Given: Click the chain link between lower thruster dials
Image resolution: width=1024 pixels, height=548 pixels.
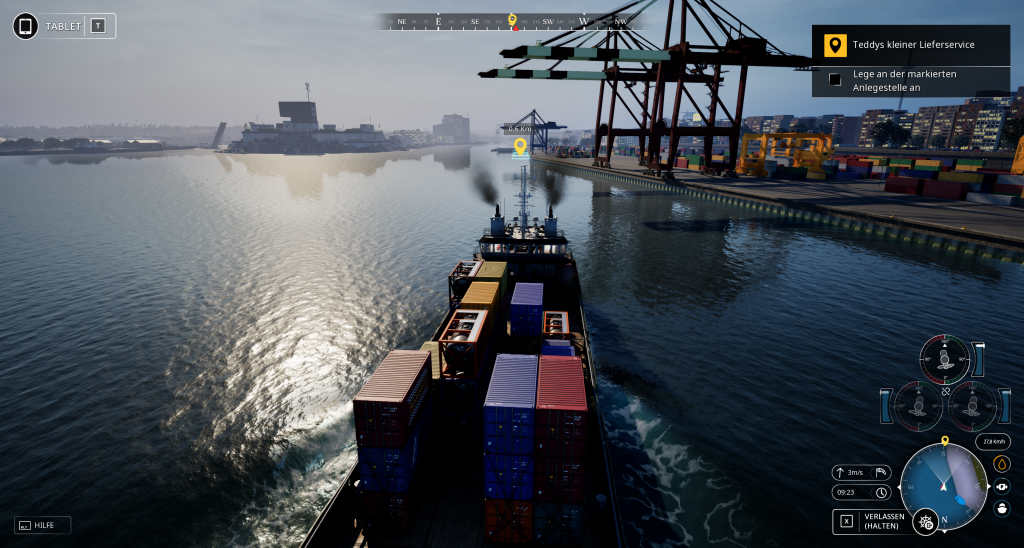Looking at the screenshot, I should point(945,391).
